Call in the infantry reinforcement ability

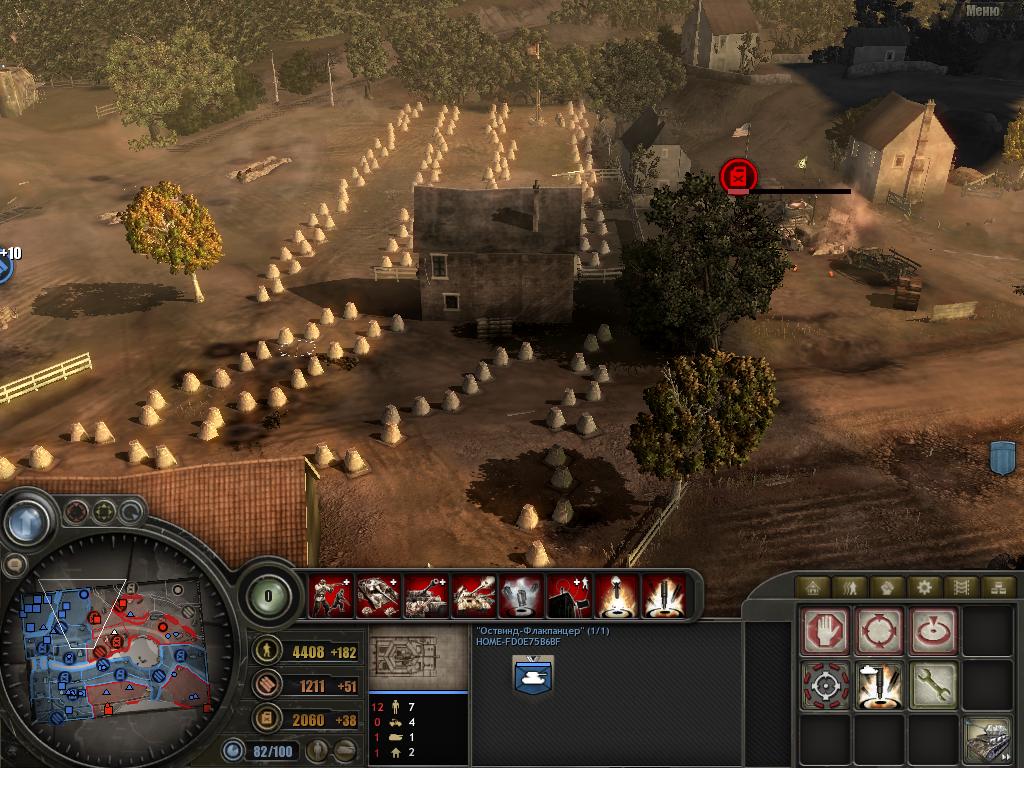click(331, 596)
